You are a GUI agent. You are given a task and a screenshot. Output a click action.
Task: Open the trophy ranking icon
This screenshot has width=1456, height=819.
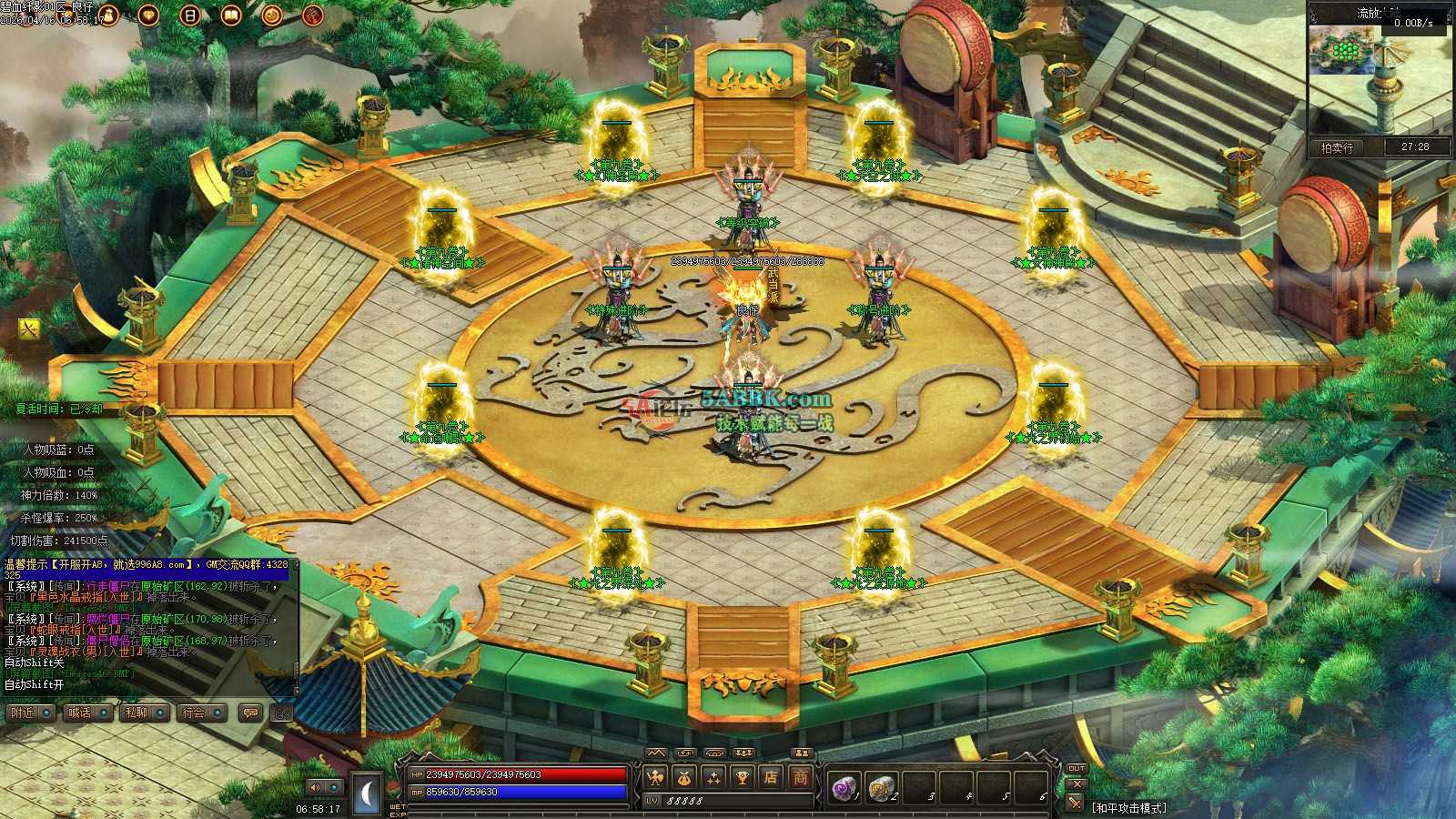pos(743,777)
